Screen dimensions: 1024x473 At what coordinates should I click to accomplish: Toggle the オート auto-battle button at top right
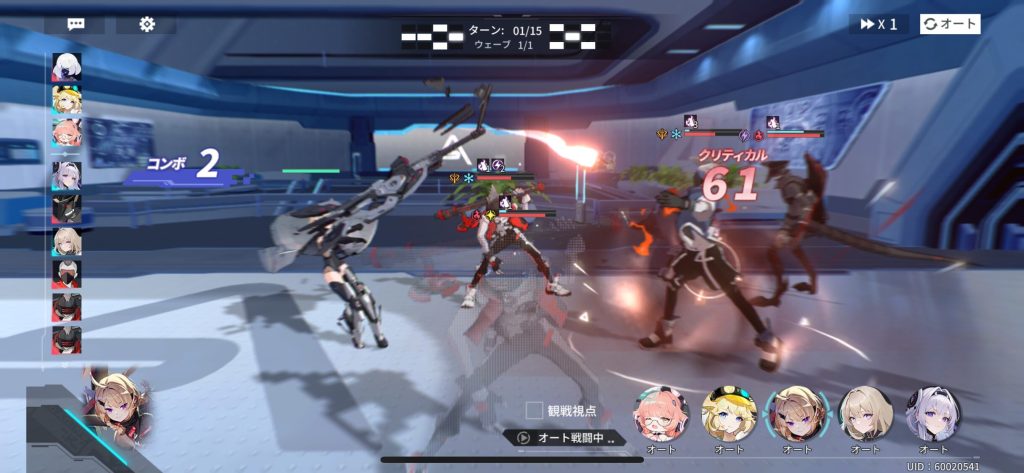pos(950,24)
